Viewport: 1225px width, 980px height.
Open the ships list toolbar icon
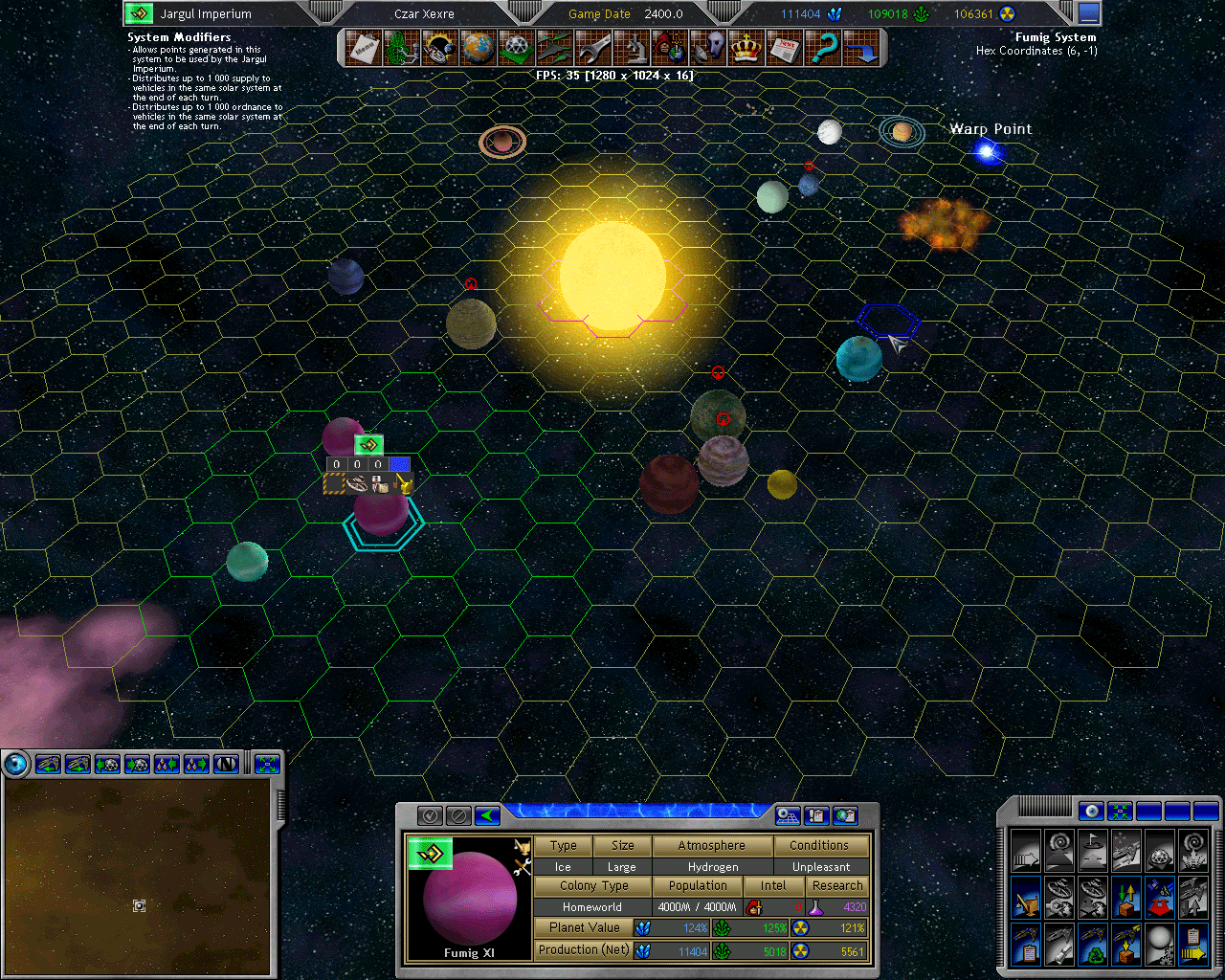click(555, 48)
